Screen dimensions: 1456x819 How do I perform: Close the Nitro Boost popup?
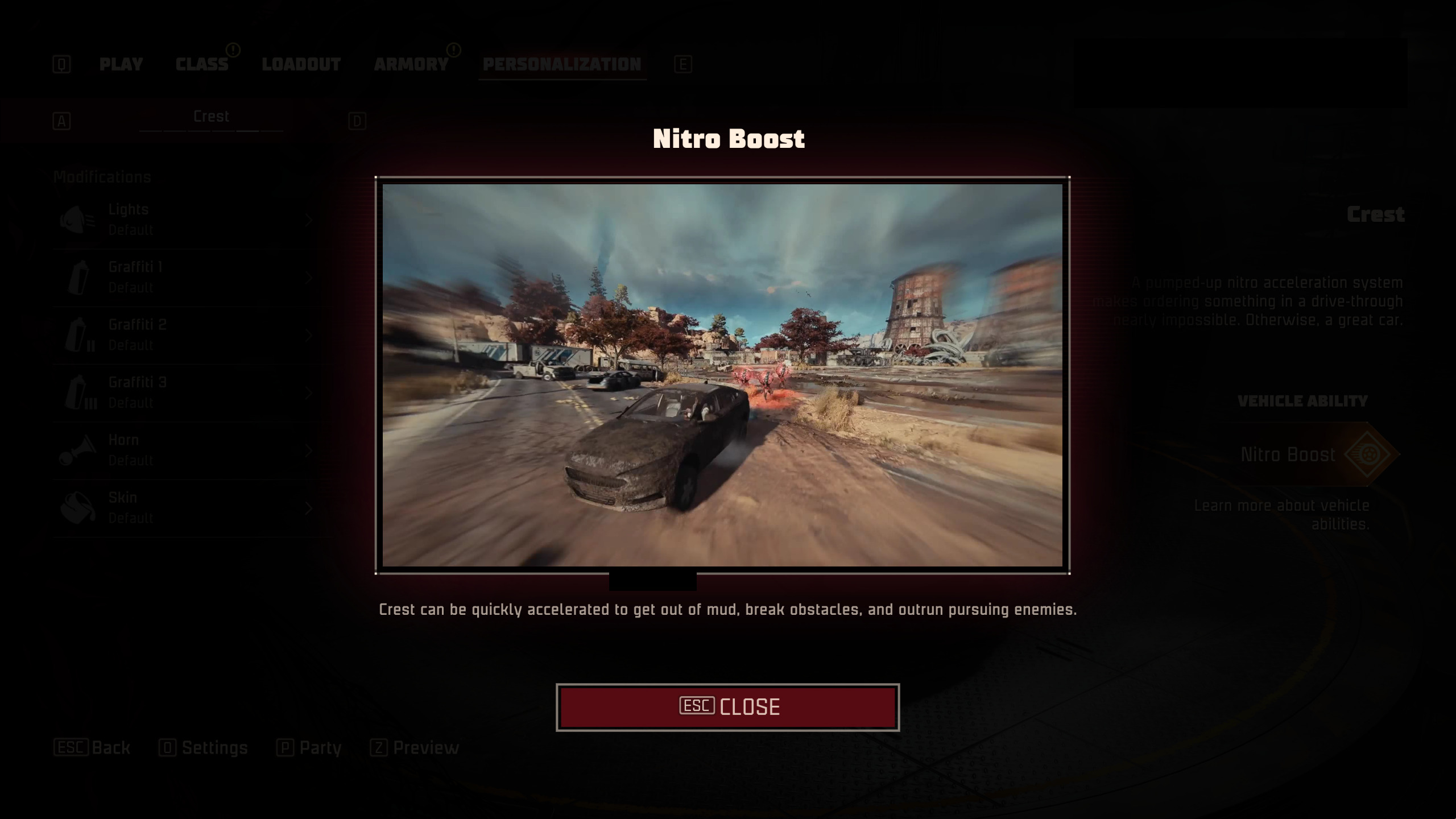point(727,707)
